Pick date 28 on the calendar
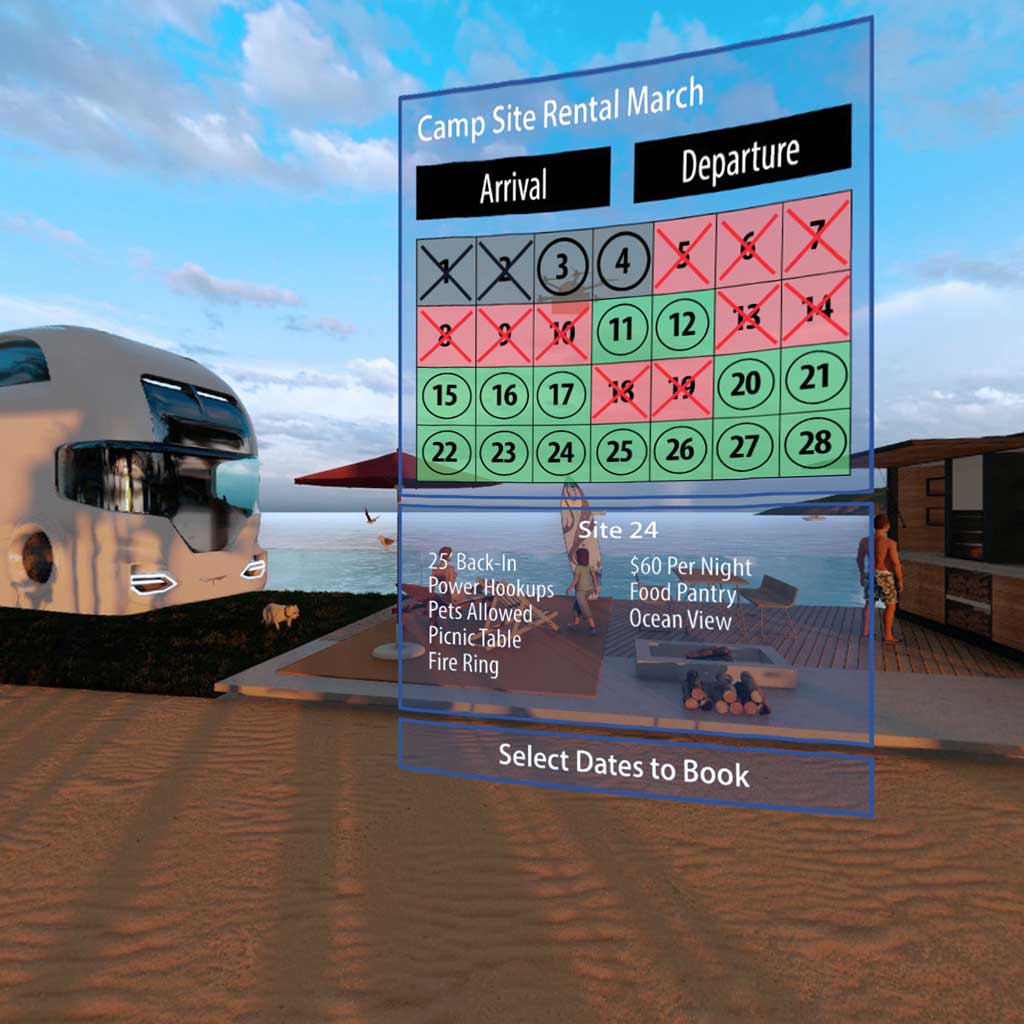The image size is (1024, 1024). (x=815, y=442)
